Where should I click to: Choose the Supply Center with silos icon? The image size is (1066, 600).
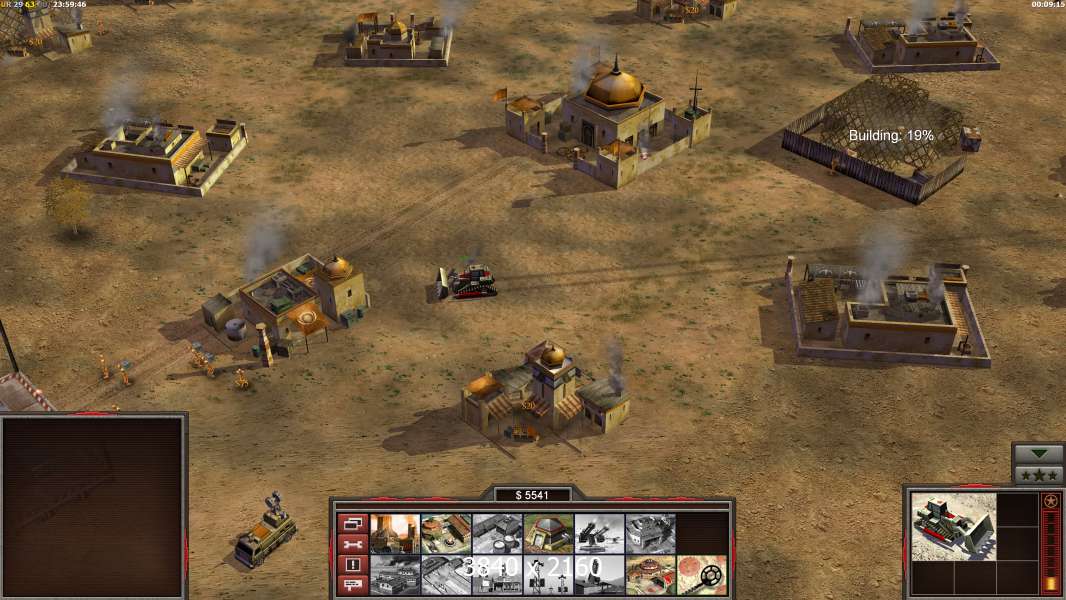[497, 533]
